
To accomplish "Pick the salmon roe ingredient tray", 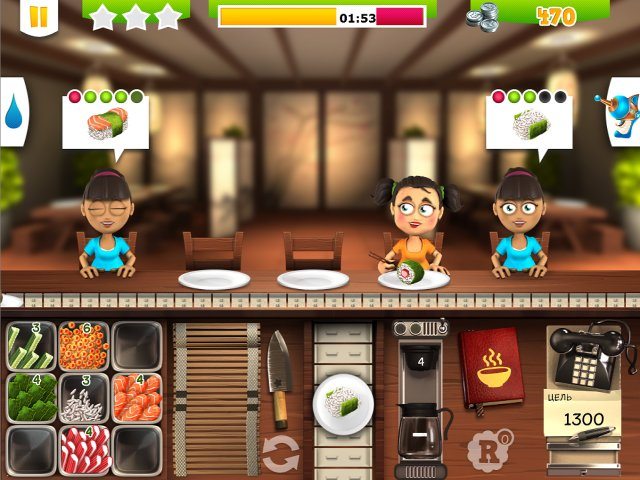I will click(83, 345).
